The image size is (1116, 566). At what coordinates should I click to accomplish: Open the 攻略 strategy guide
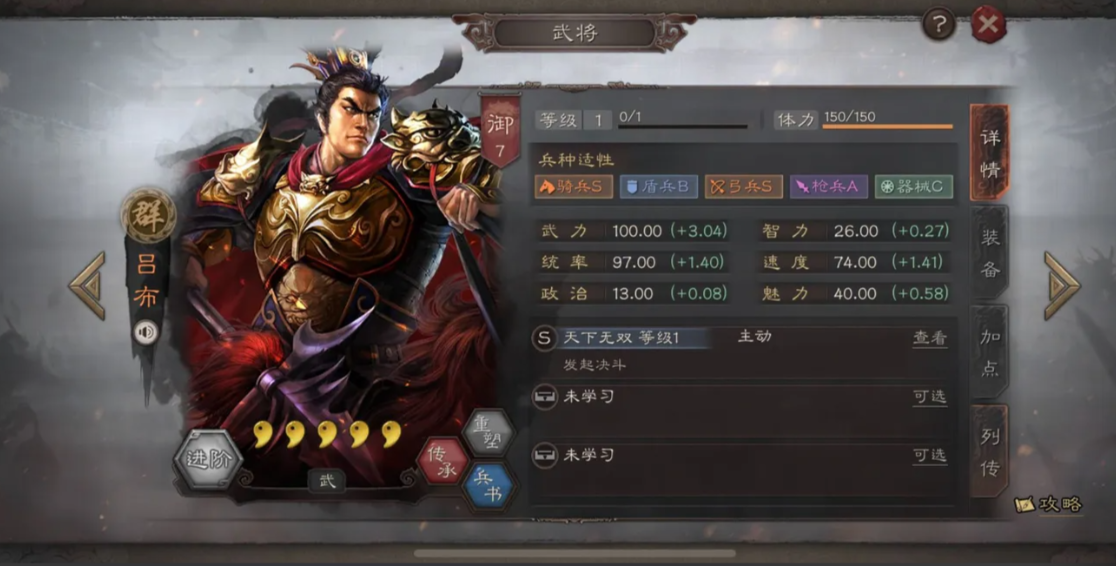[x=1050, y=504]
